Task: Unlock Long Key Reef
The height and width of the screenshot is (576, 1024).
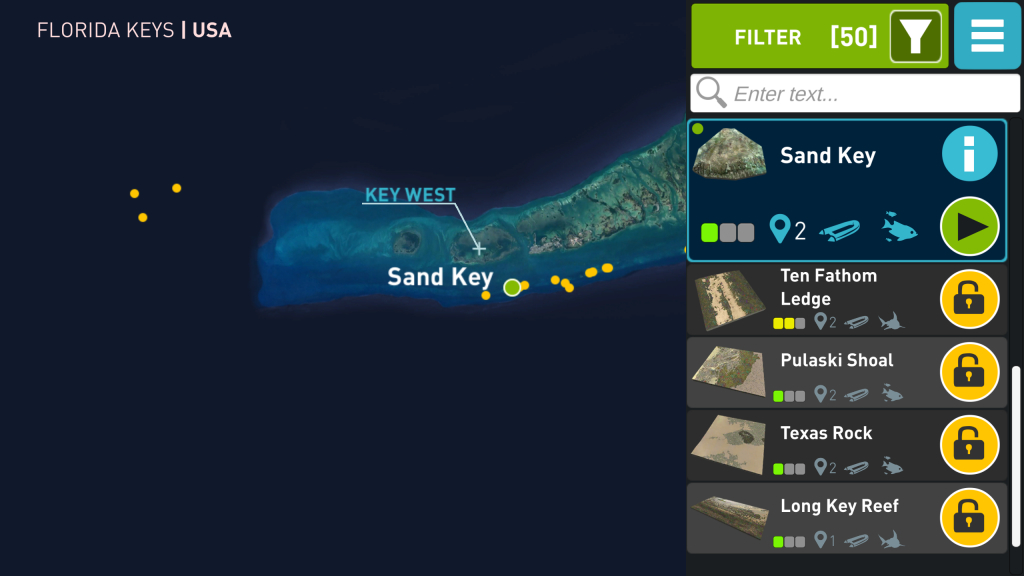Action: [x=969, y=518]
